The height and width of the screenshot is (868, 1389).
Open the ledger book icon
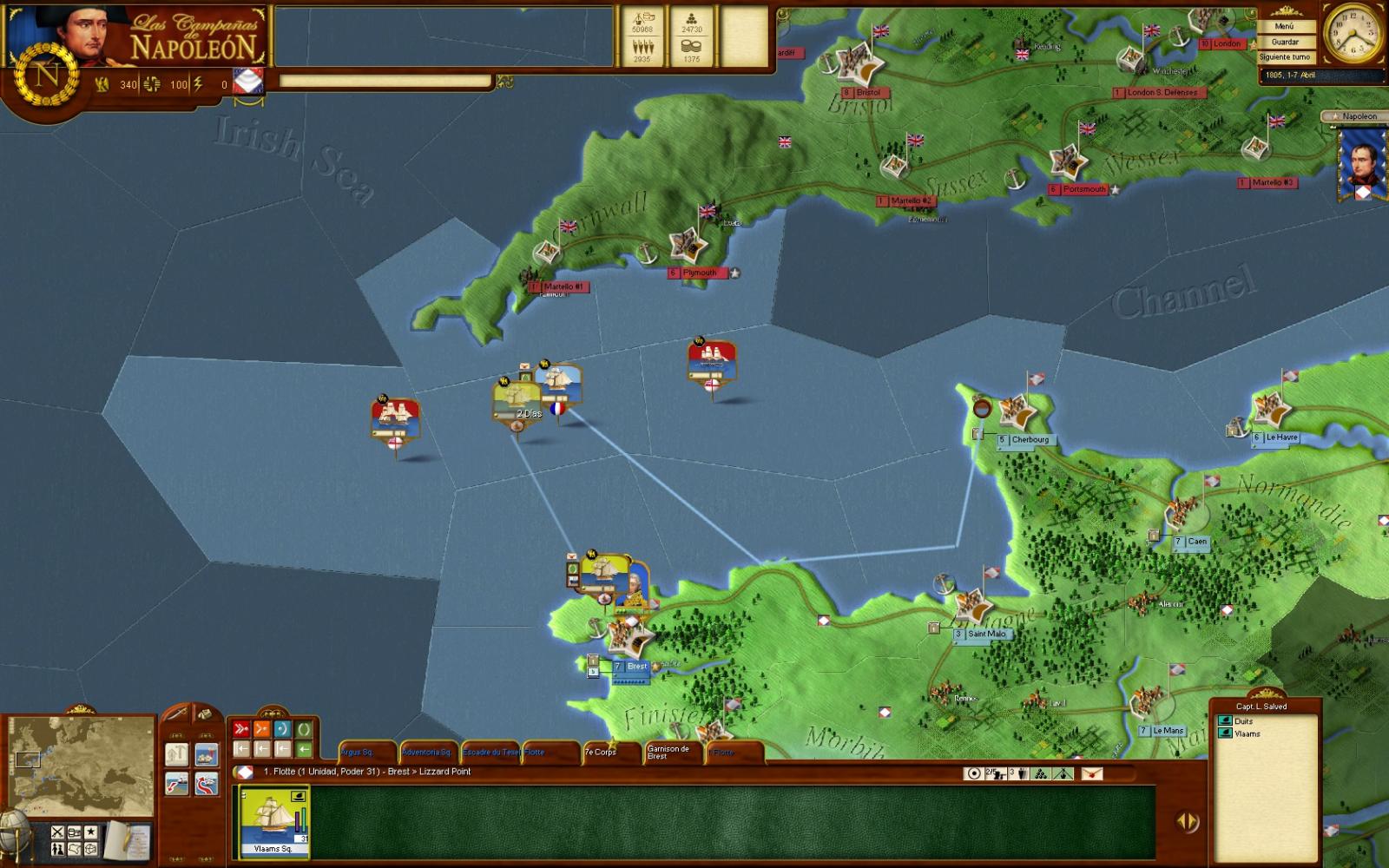click(128, 838)
